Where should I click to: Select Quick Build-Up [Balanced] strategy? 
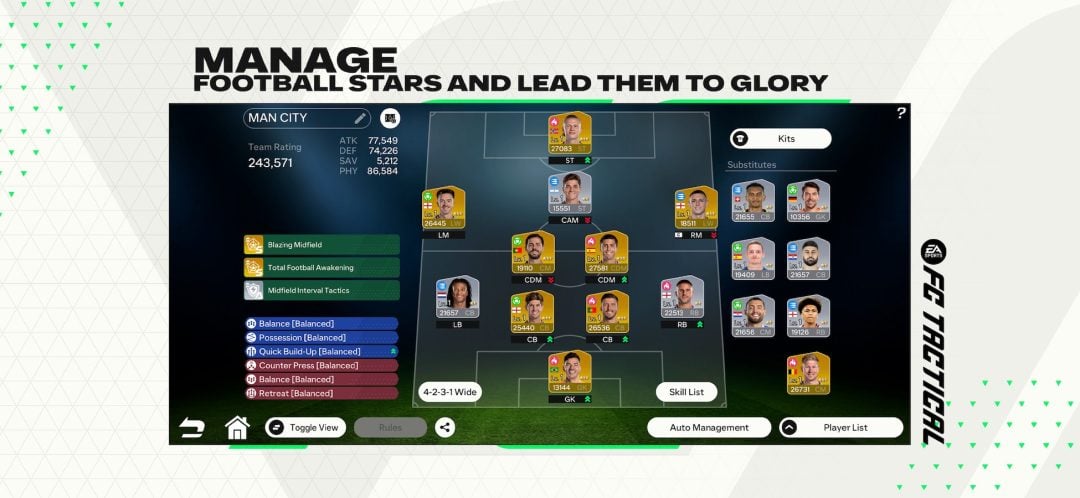(320, 351)
